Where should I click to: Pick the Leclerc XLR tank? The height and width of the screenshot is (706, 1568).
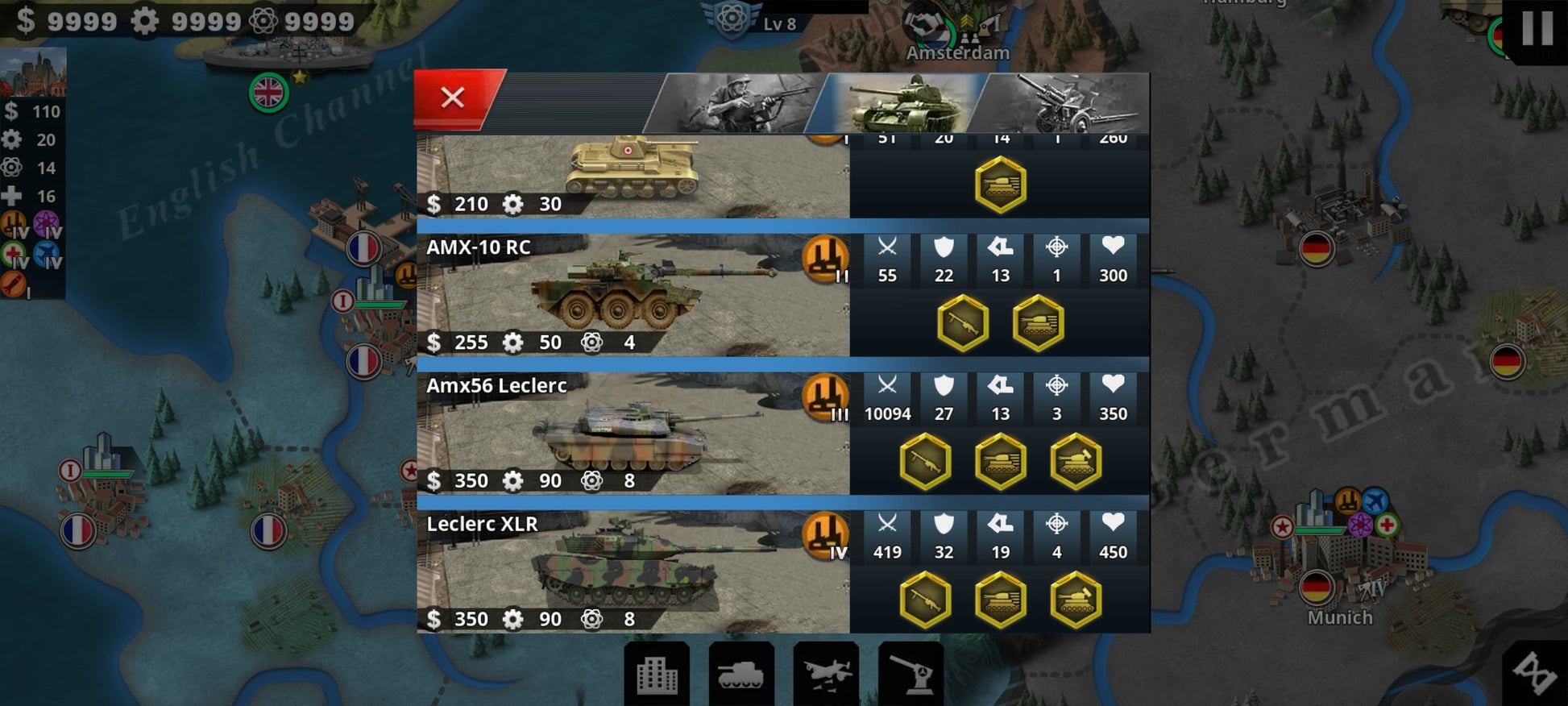point(633,572)
